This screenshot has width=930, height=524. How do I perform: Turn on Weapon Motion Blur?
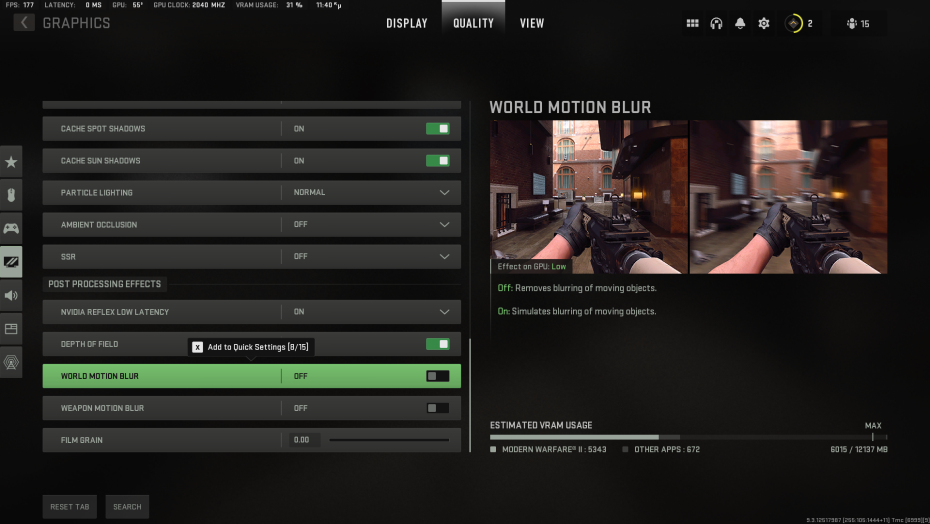(x=437, y=408)
